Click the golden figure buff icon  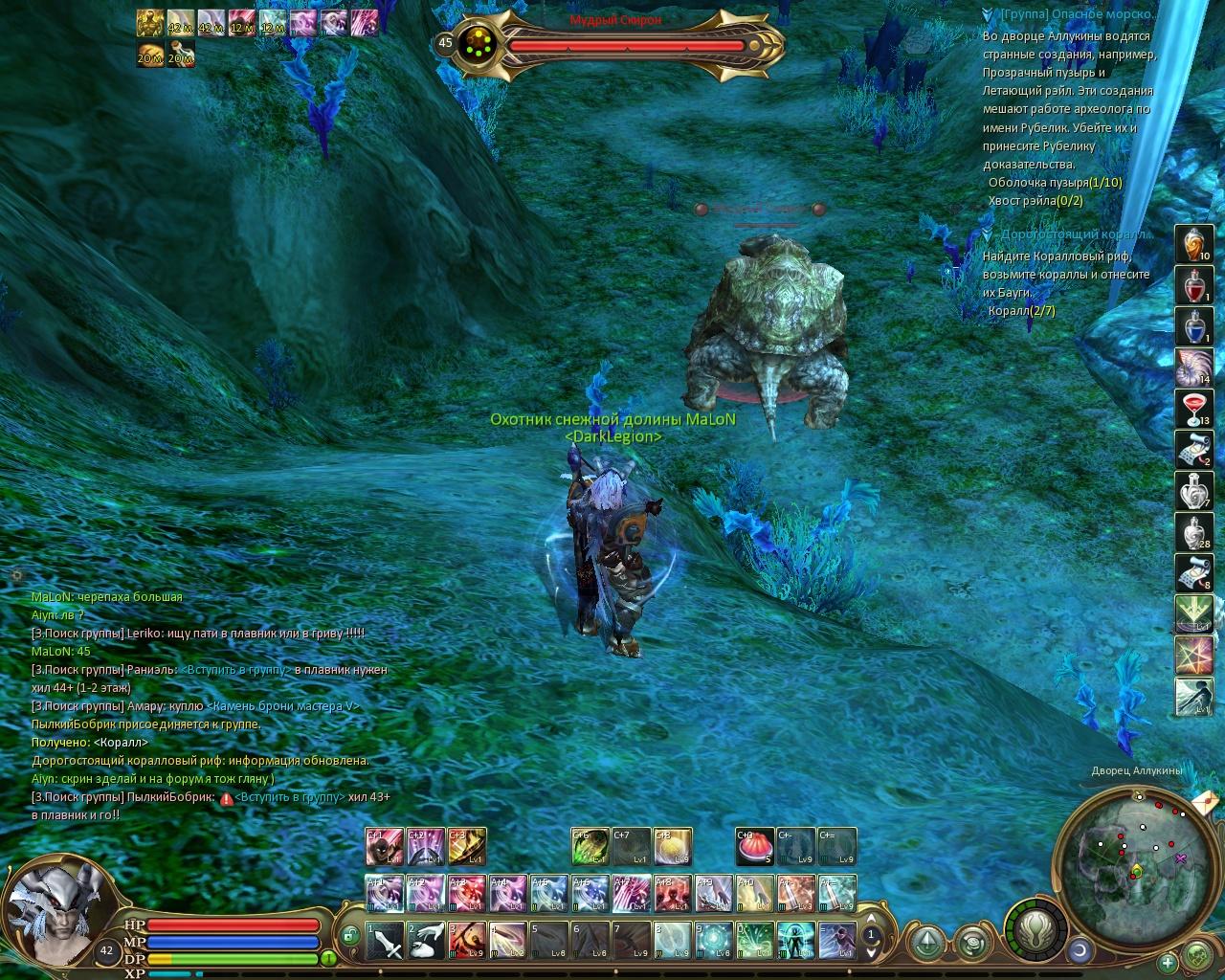(149, 22)
